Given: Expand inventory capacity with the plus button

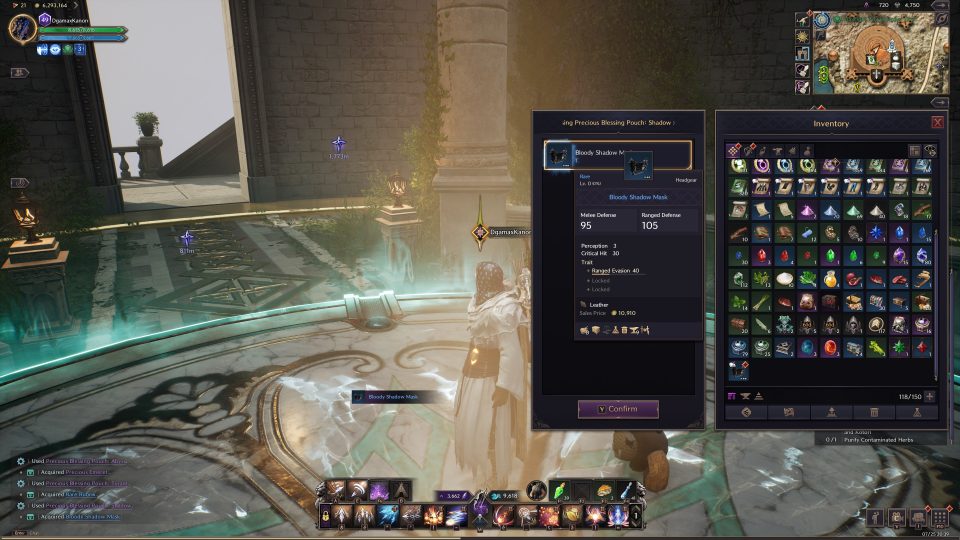Looking at the screenshot, I should 930,396.
